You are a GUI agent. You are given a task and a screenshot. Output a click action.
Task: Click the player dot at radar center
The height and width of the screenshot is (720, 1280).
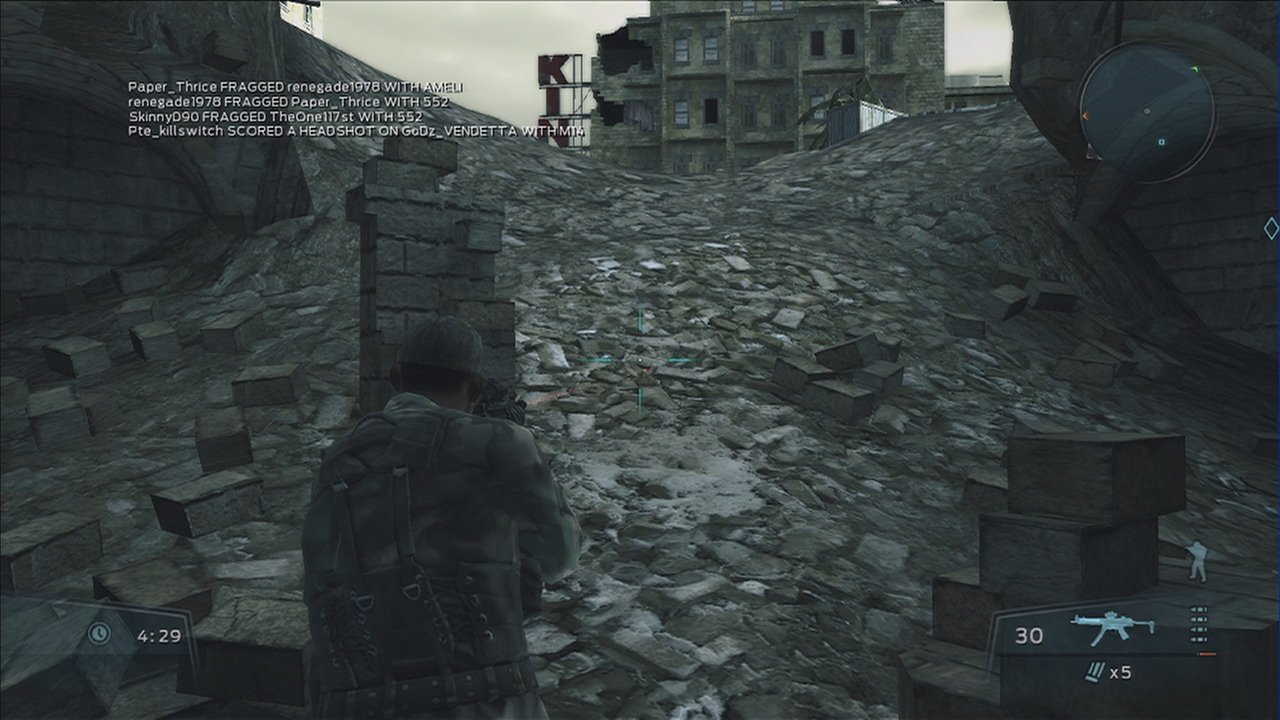1147,111
